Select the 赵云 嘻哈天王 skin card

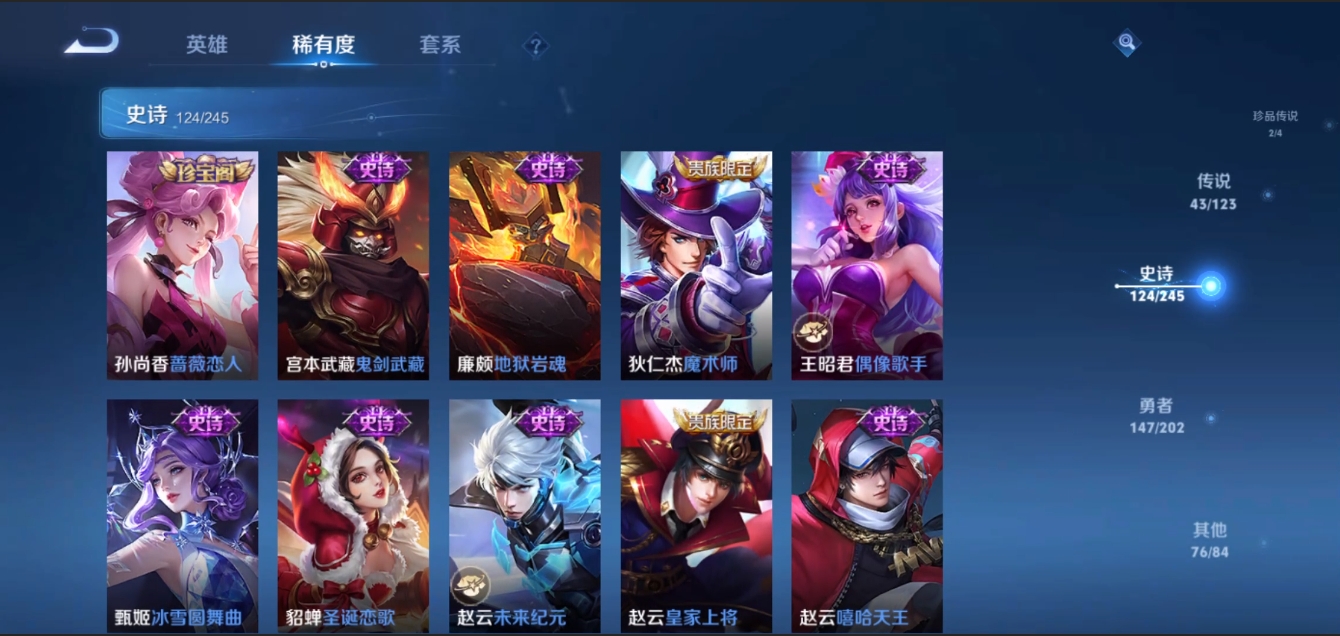click(867, 515)
